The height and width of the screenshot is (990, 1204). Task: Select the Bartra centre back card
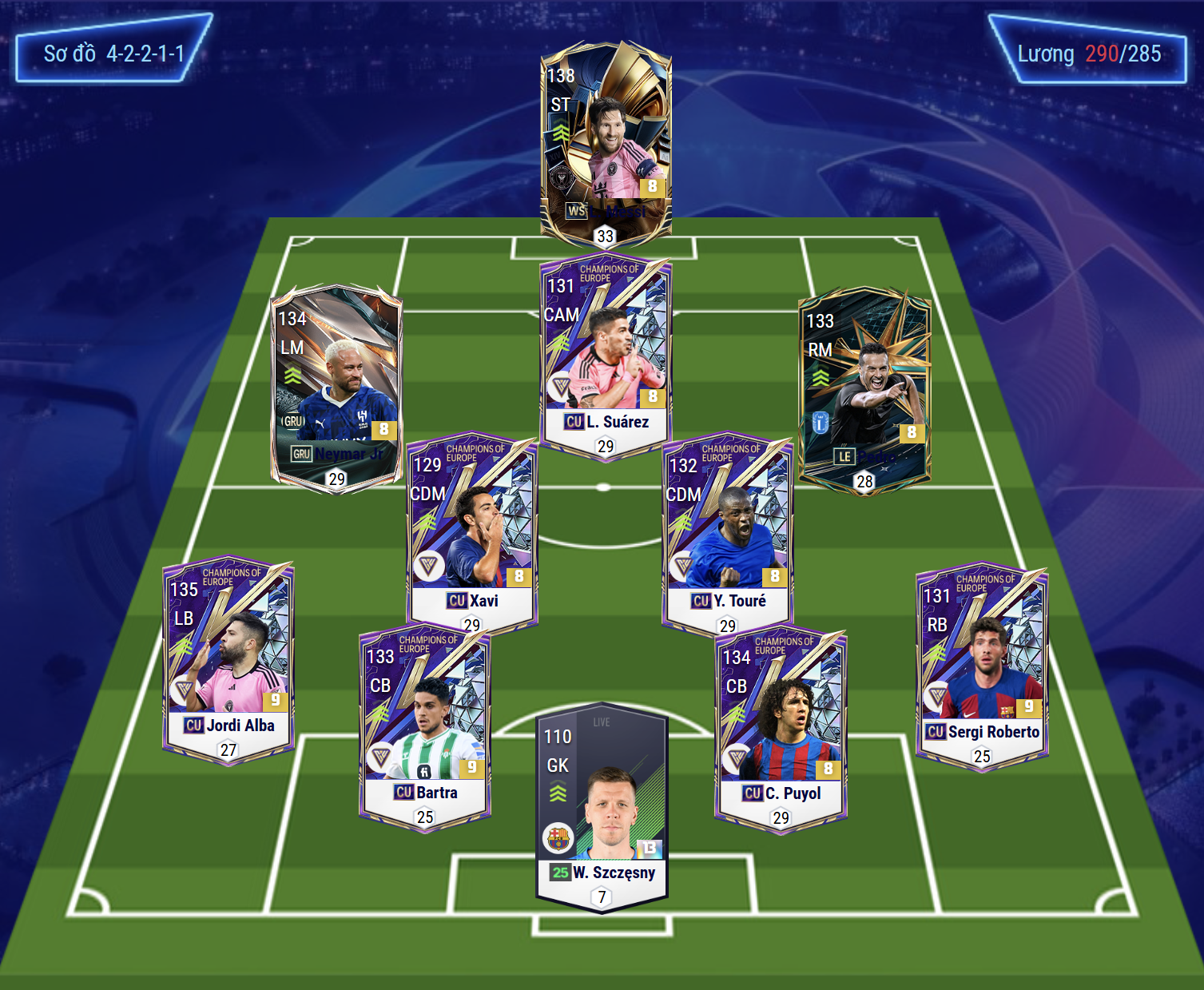(425, 727)
